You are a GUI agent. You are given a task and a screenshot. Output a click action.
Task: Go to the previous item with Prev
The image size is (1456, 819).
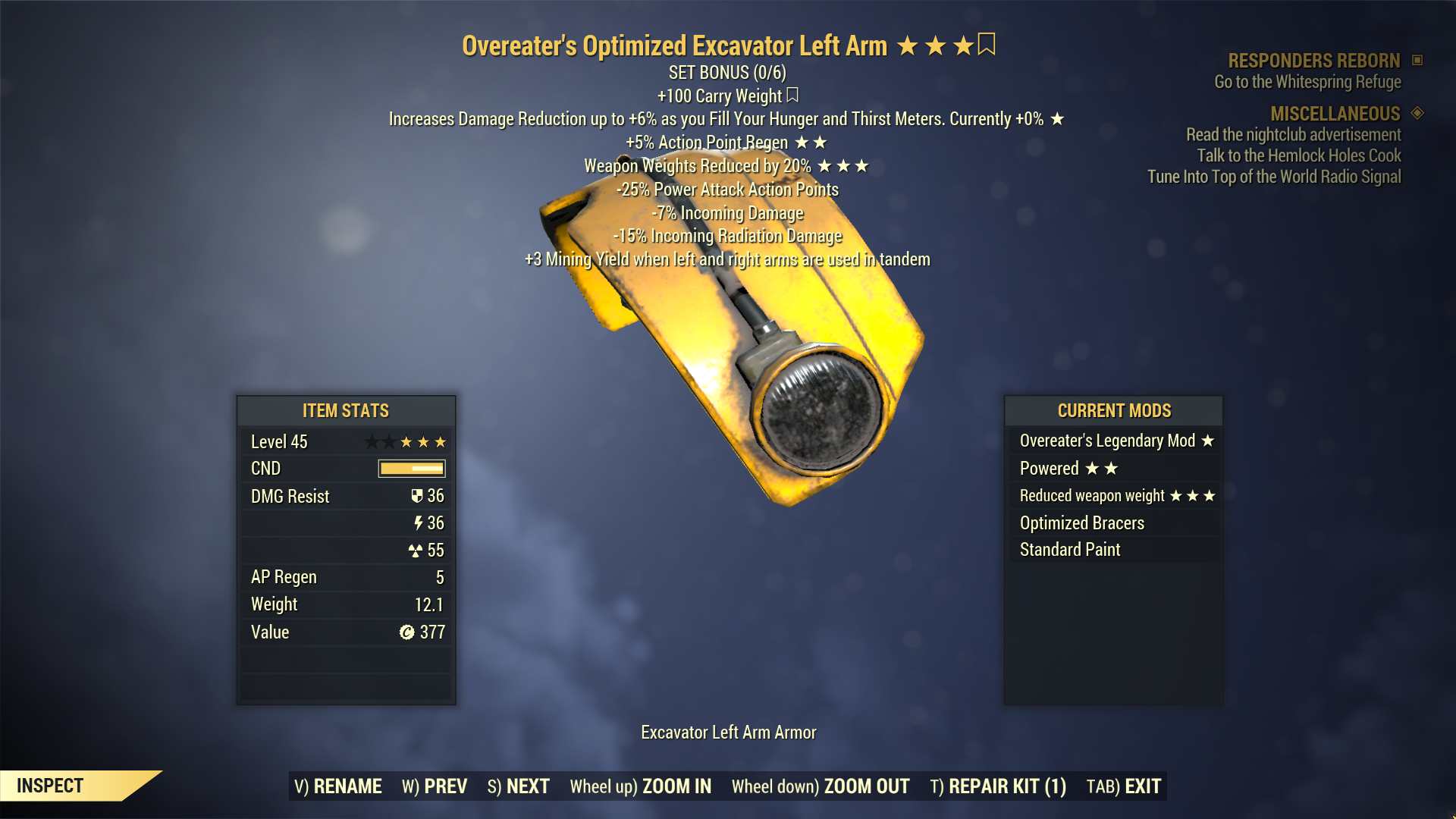coord(435,786)
